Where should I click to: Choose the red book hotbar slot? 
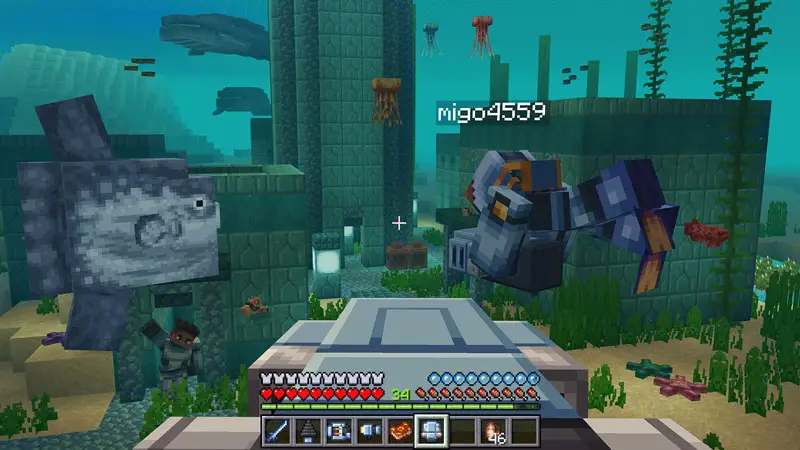point(400,431)
